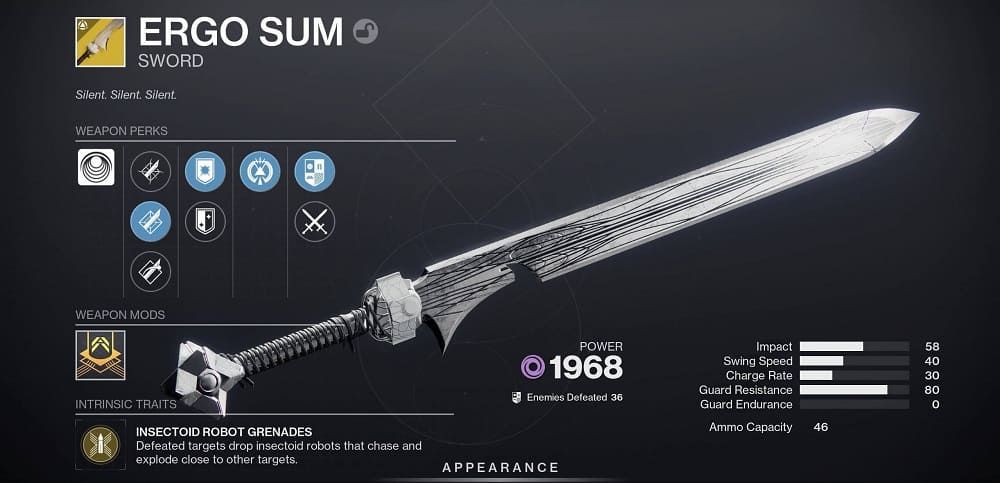Open the Appearance section
Image resolution: width=1000 pixels, height=483 pixels.
[x=501, y=468]
